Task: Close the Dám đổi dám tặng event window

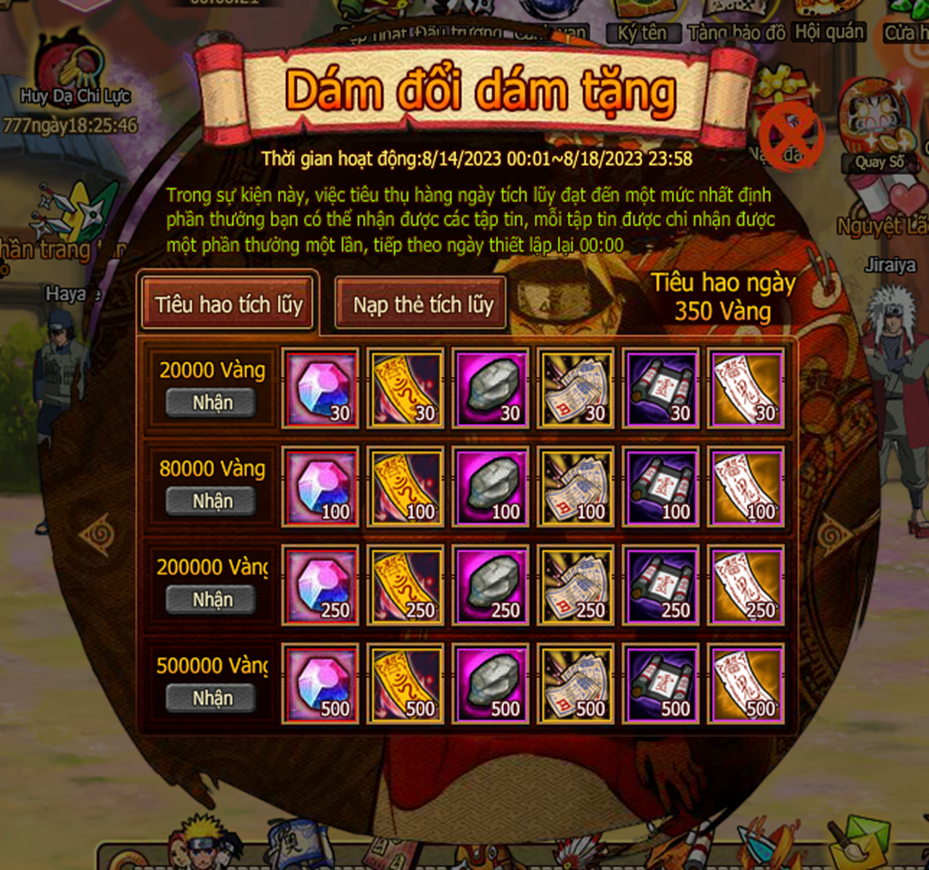Action: [790, 138]
